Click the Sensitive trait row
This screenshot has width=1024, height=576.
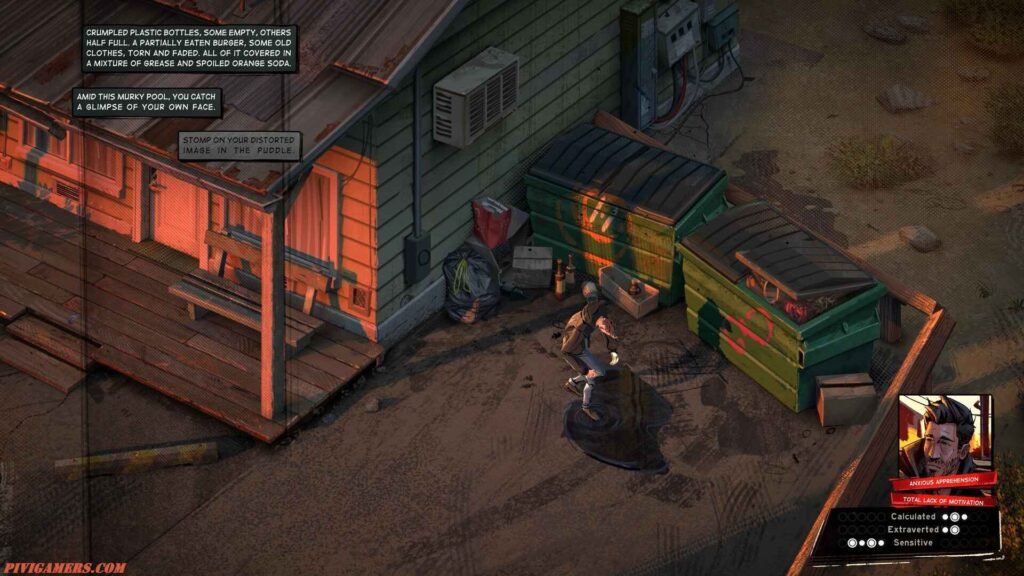pyautogui.click(x=913, y=543)
